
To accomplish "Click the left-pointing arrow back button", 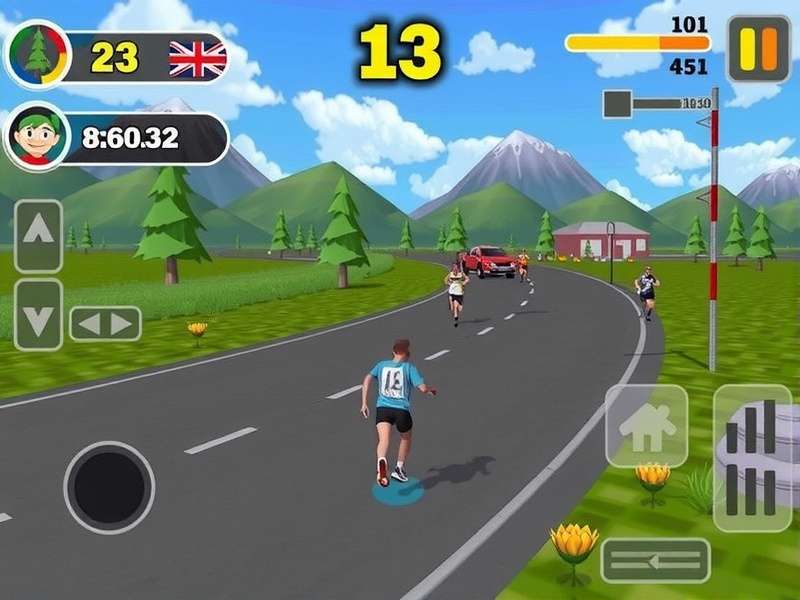I will (x=655, y=560).
